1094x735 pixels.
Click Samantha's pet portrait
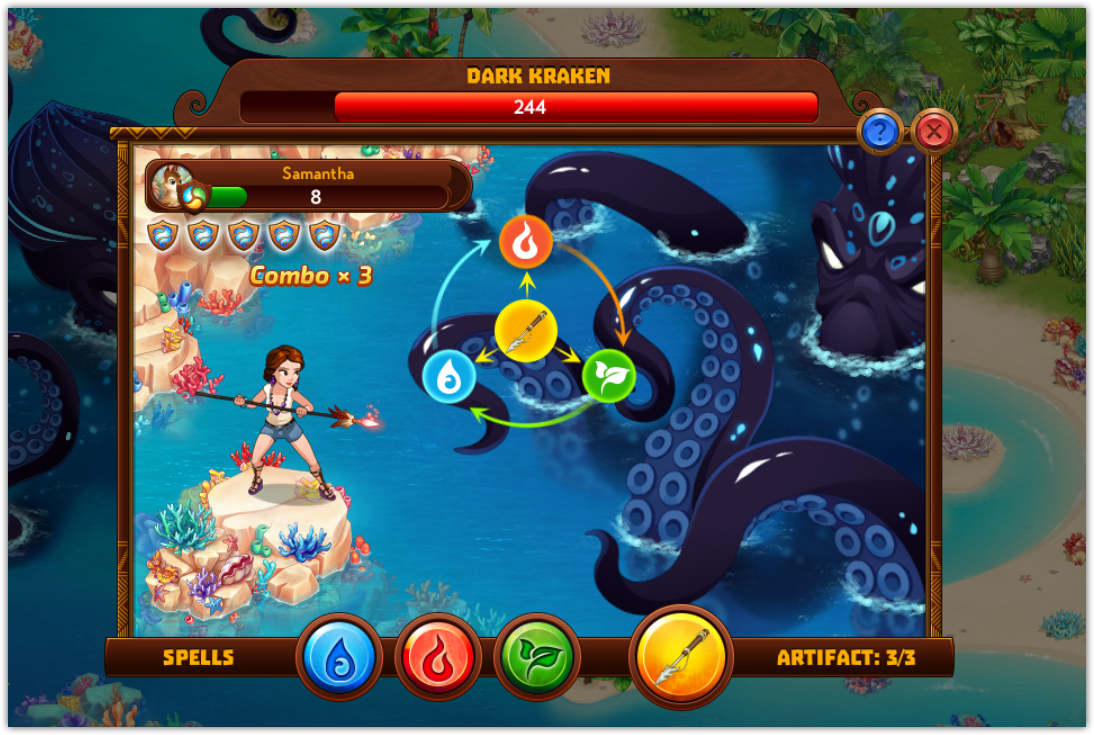175,185
